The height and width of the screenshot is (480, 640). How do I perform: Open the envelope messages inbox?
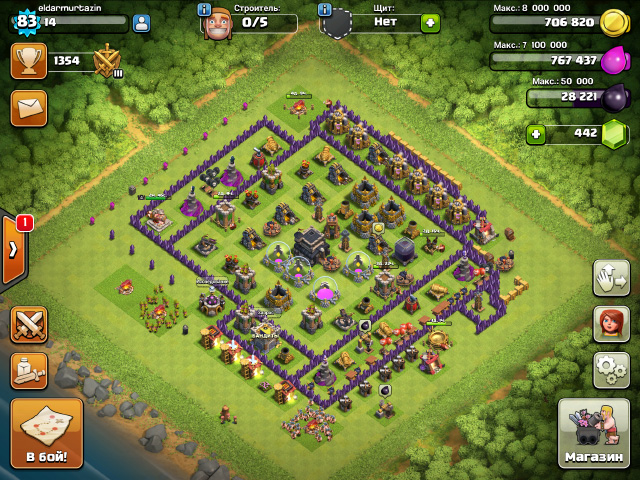[x=29, y=107]
